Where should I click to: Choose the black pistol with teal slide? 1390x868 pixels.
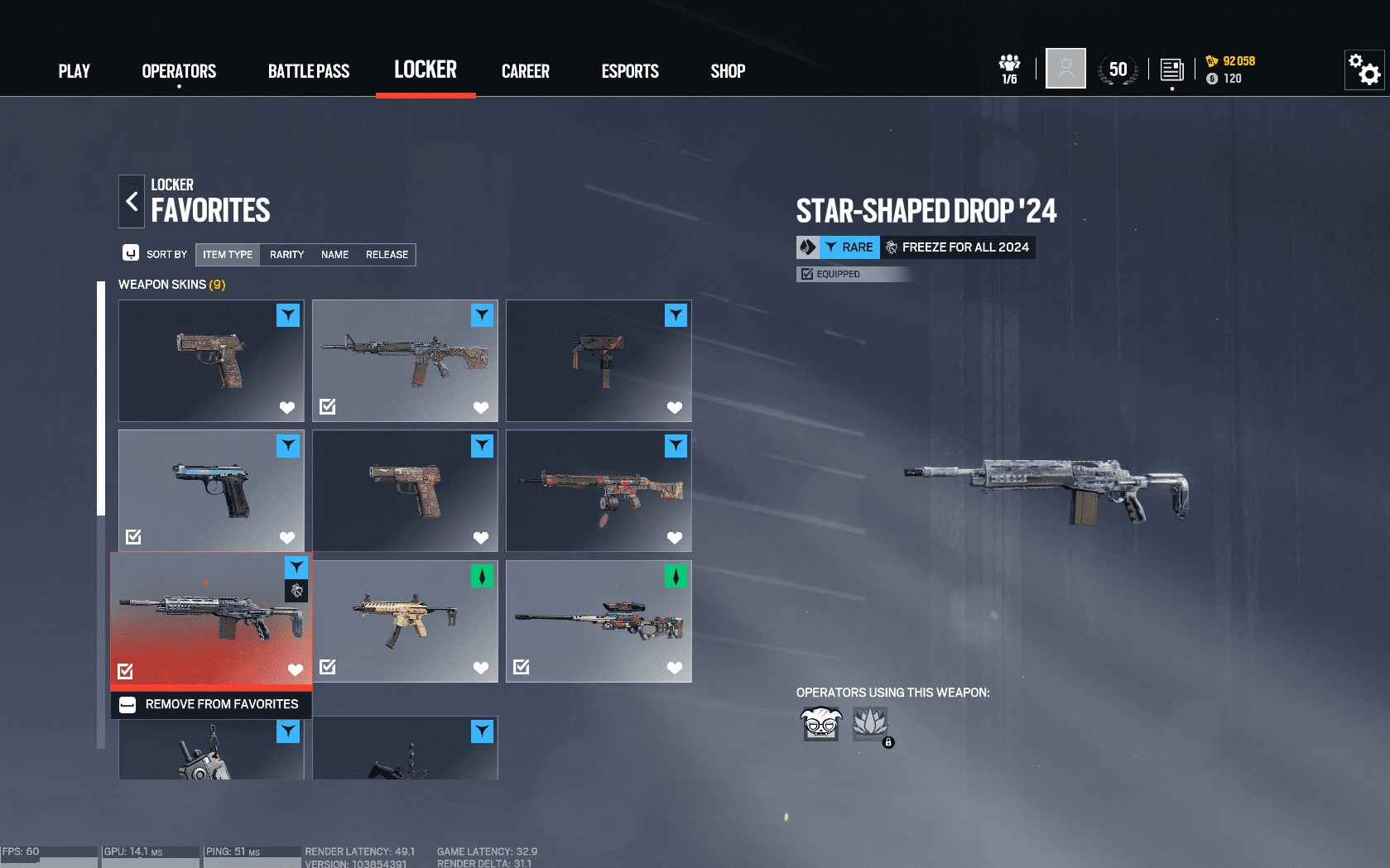click(x=211, y=490)
